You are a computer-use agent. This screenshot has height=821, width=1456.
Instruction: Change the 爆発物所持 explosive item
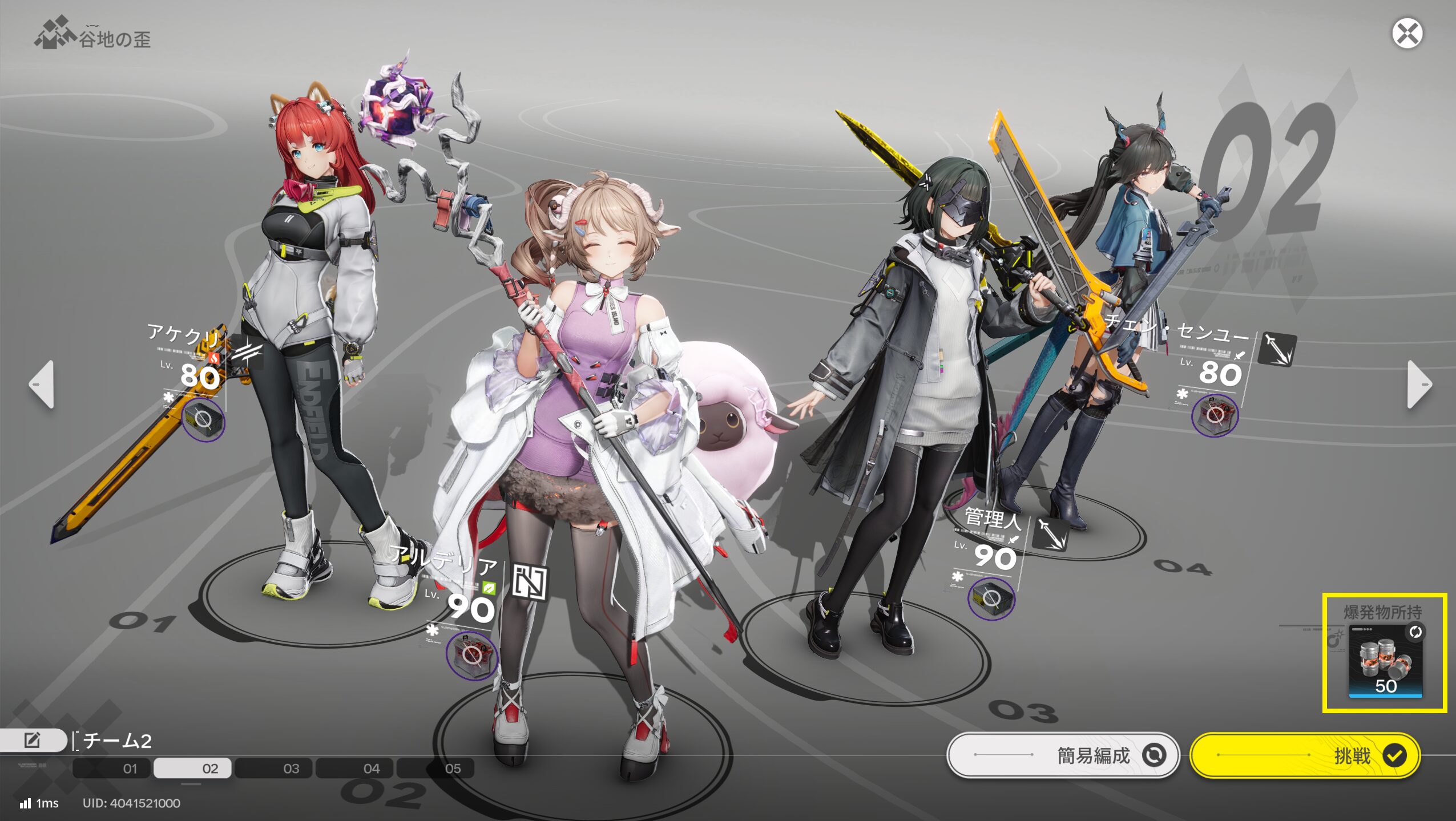pos(1385,660)
